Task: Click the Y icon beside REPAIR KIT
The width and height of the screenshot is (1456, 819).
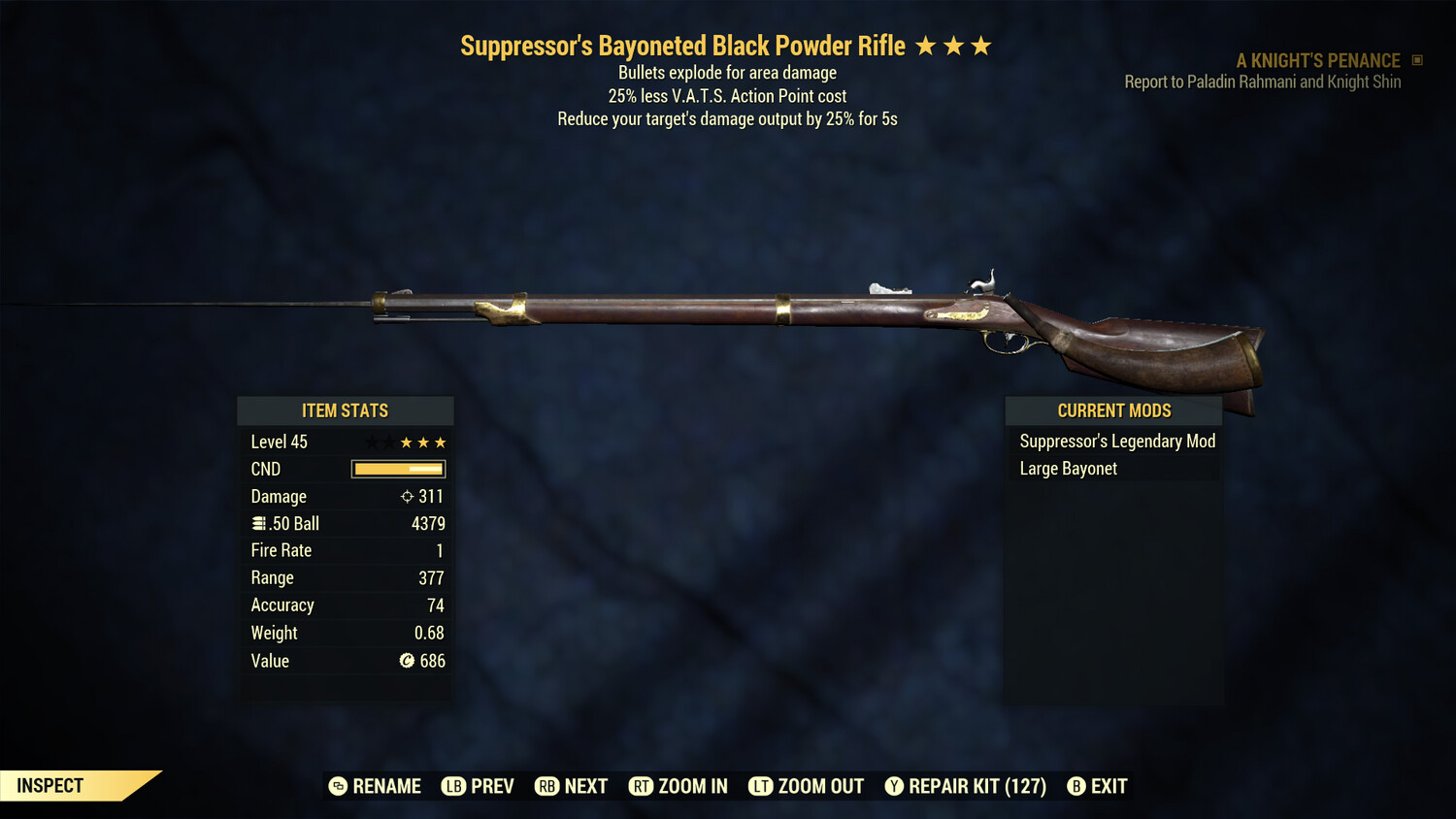Action: pos(894,786)
